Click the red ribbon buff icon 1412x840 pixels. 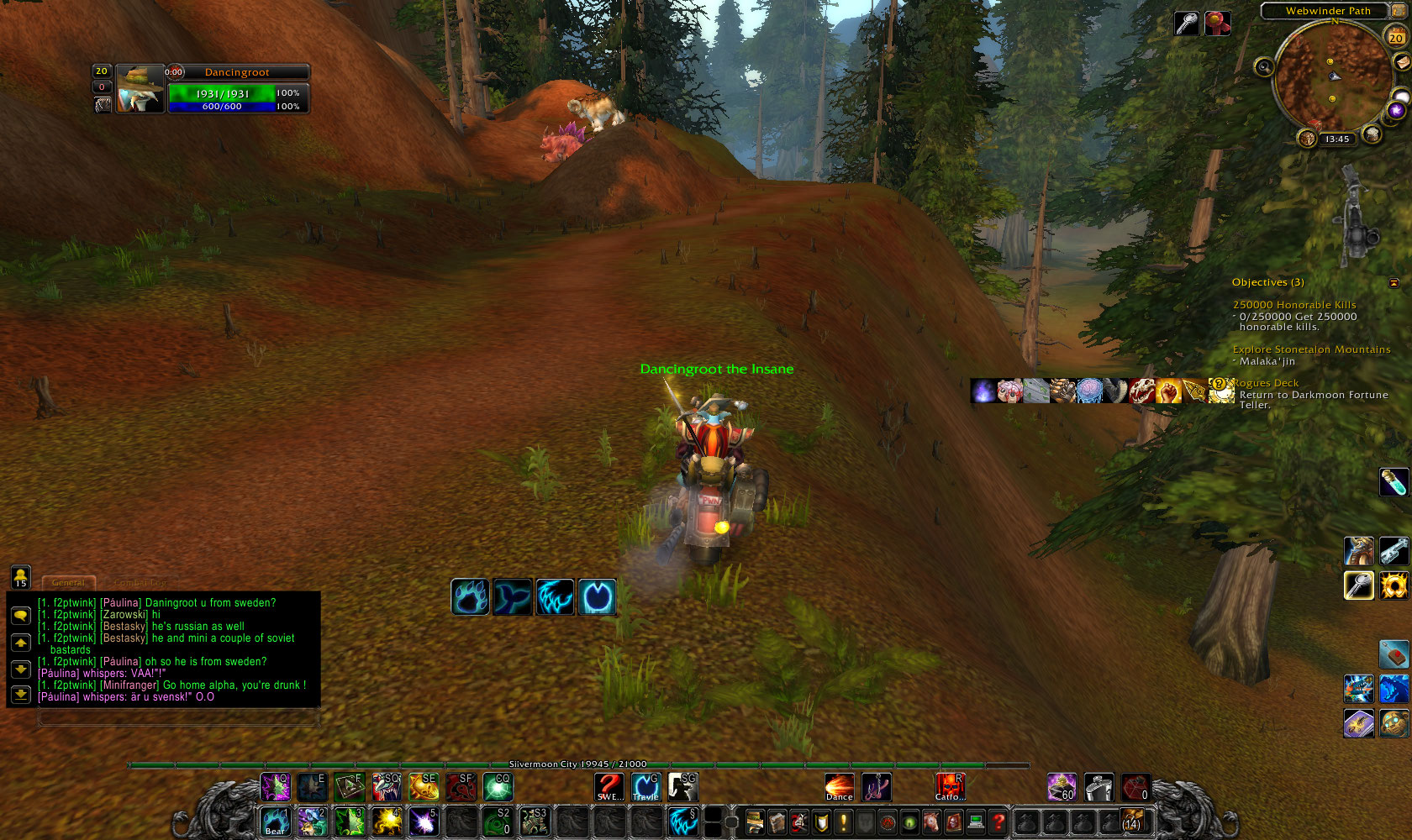point(1218,24)
